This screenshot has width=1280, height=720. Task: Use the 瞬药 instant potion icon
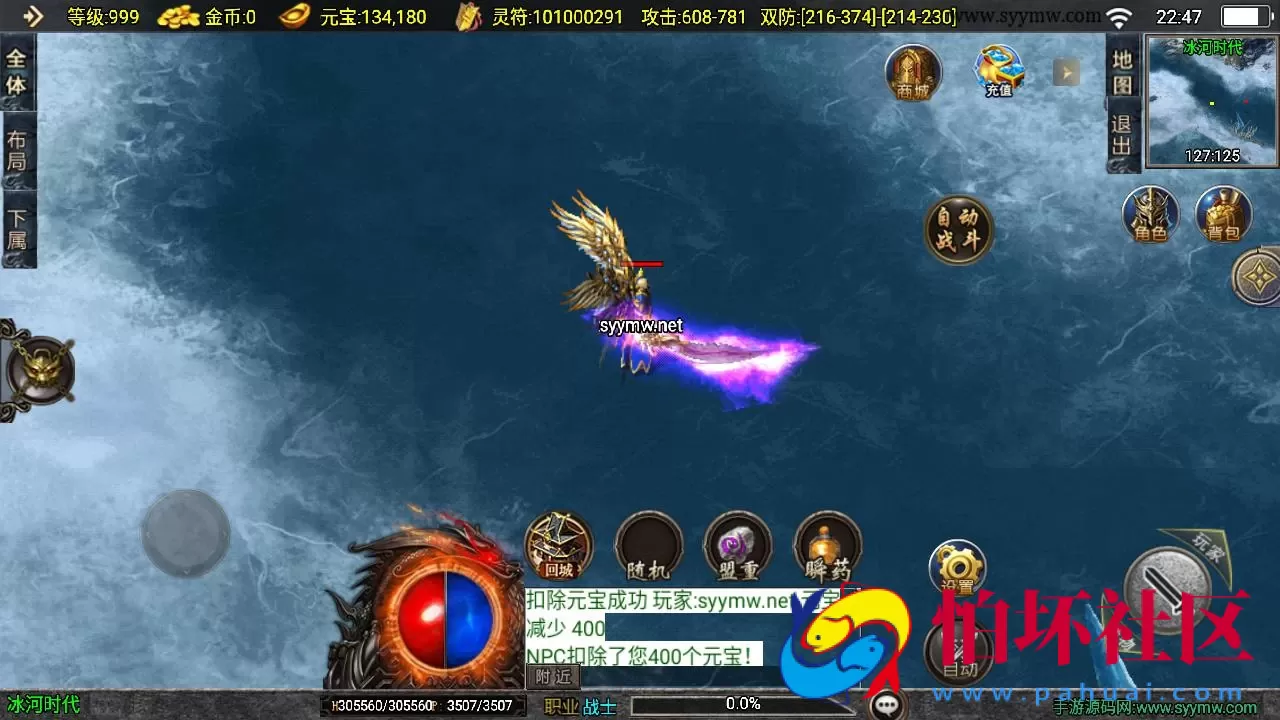[827, 547]
